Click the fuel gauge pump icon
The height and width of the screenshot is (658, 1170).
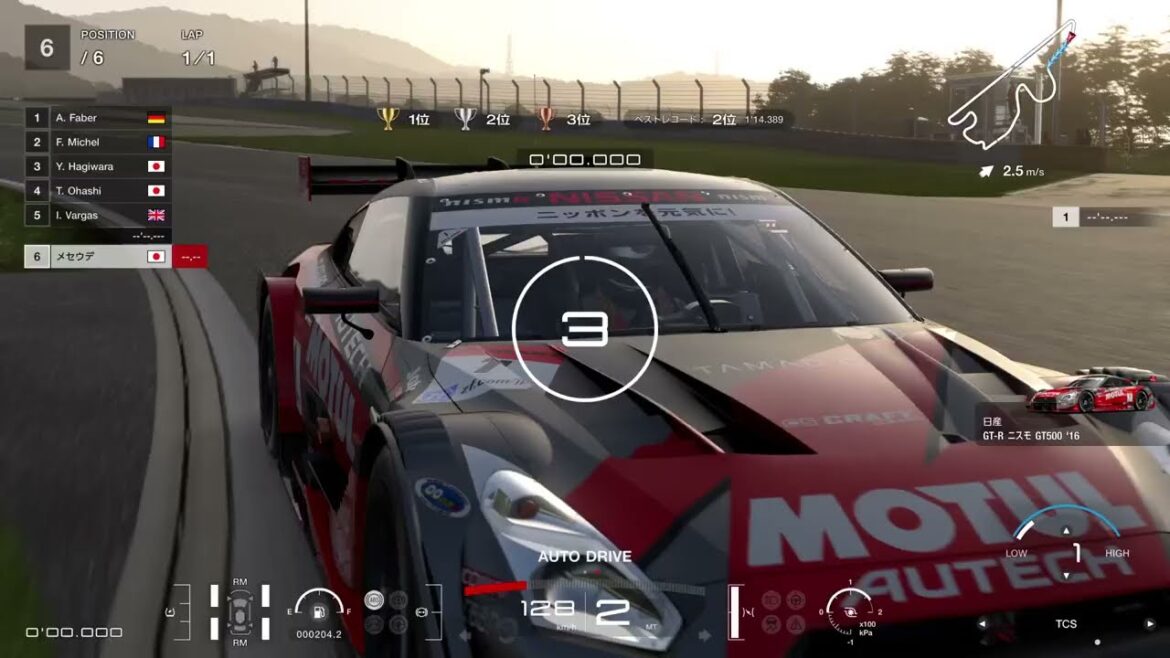pos(319,610)
